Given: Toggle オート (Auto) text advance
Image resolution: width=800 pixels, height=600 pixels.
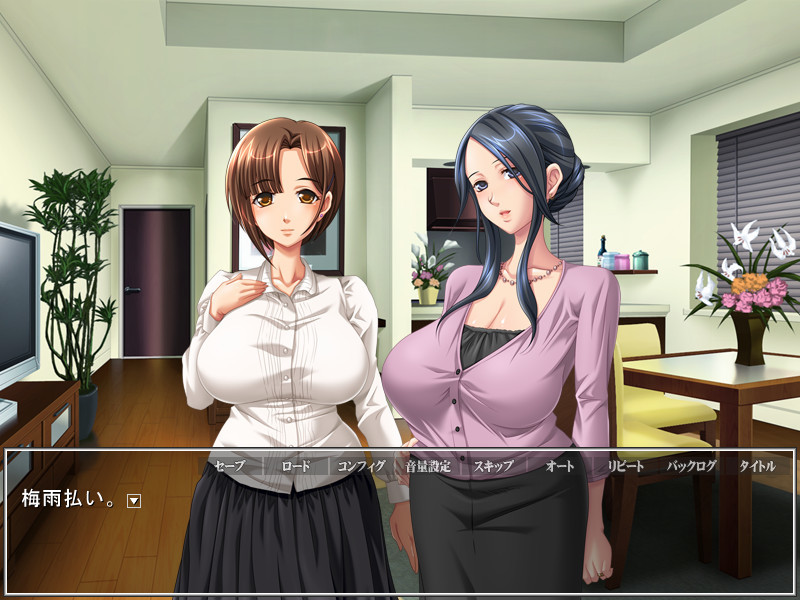Looking at the screenshot, I should (559, 466).
